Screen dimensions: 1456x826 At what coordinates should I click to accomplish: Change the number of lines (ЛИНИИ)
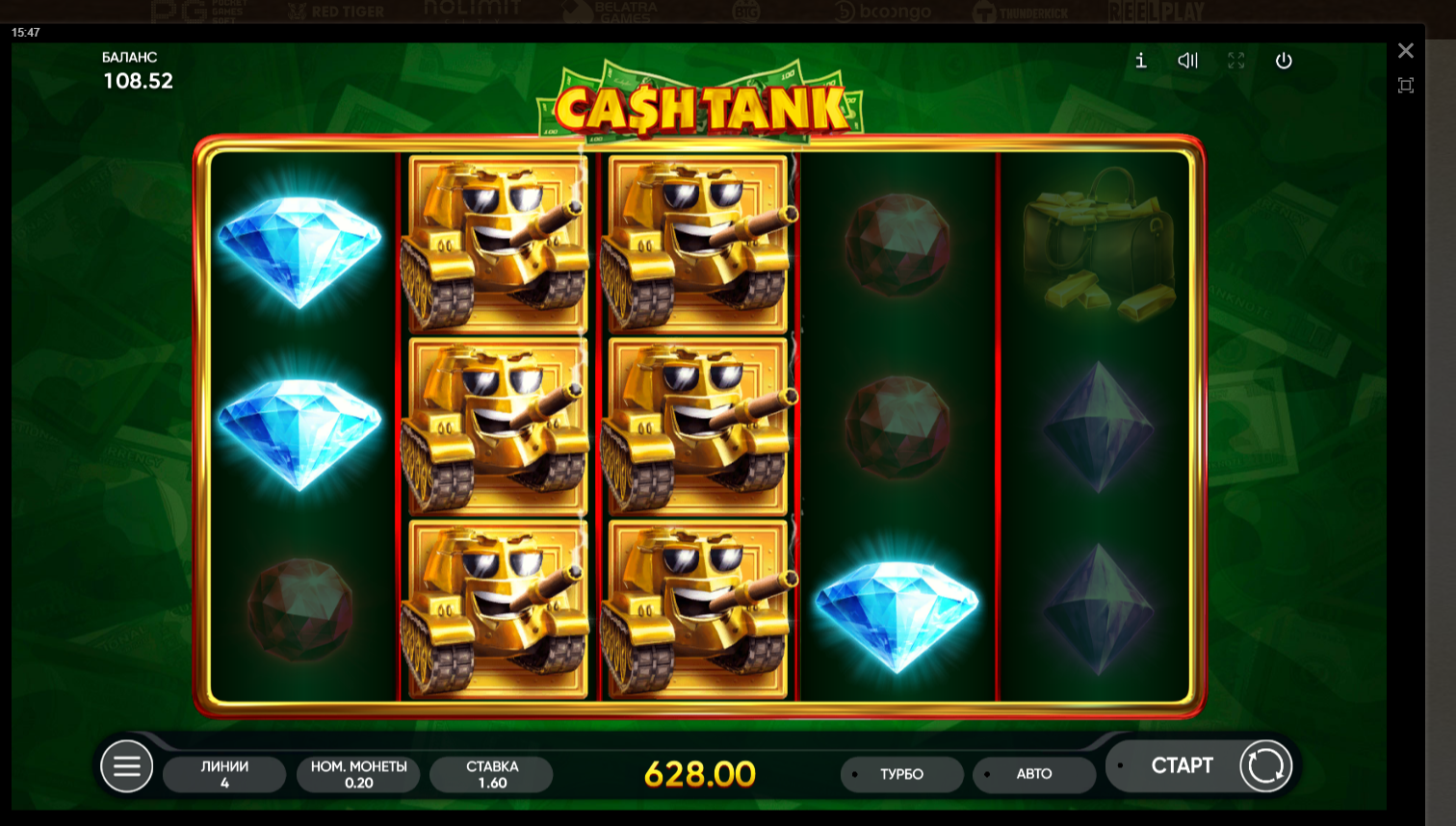(x=224, y=774)
